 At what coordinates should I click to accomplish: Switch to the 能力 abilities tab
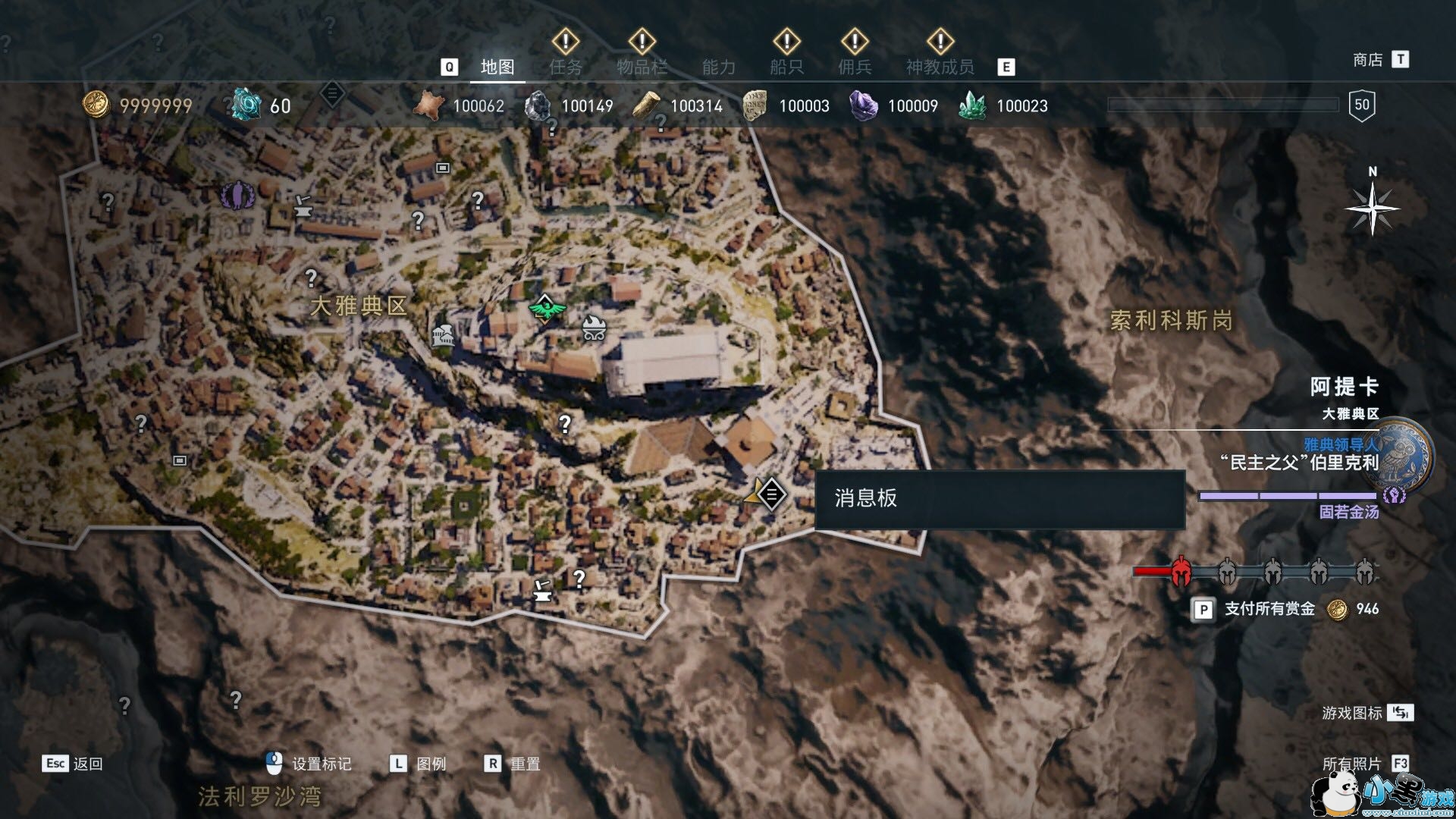718,67
